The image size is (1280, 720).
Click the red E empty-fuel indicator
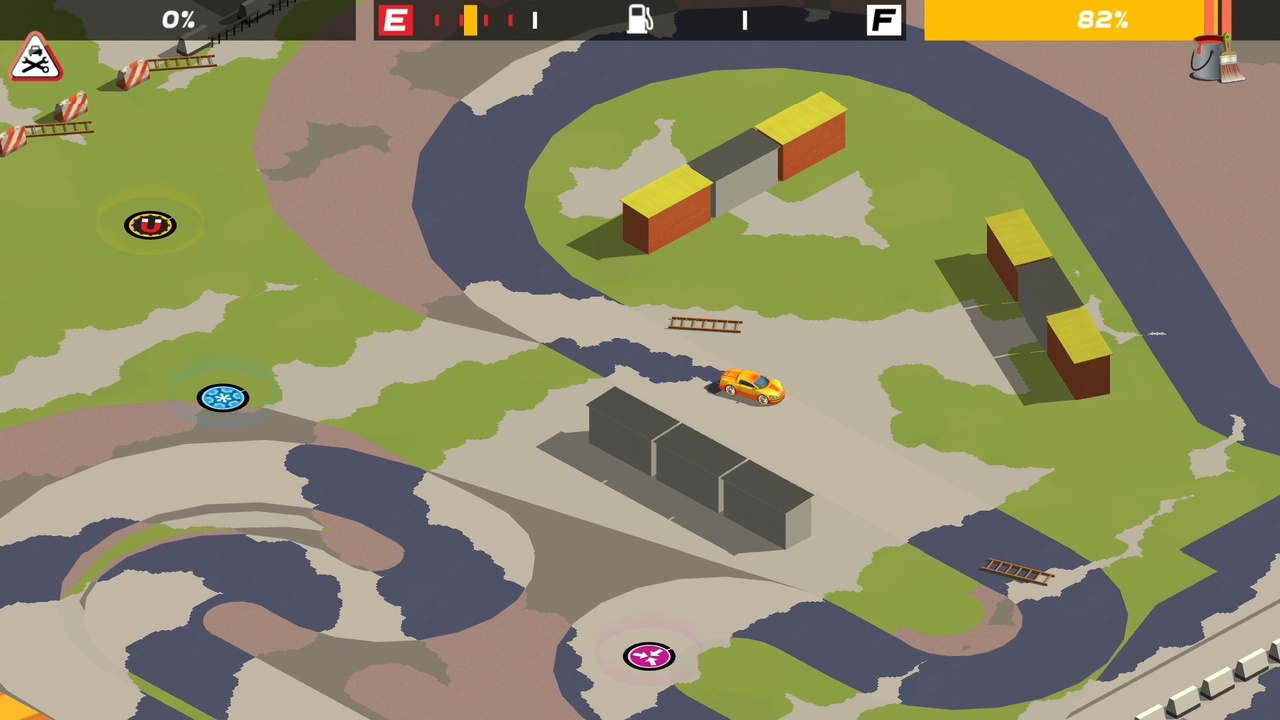pos(396,19)
